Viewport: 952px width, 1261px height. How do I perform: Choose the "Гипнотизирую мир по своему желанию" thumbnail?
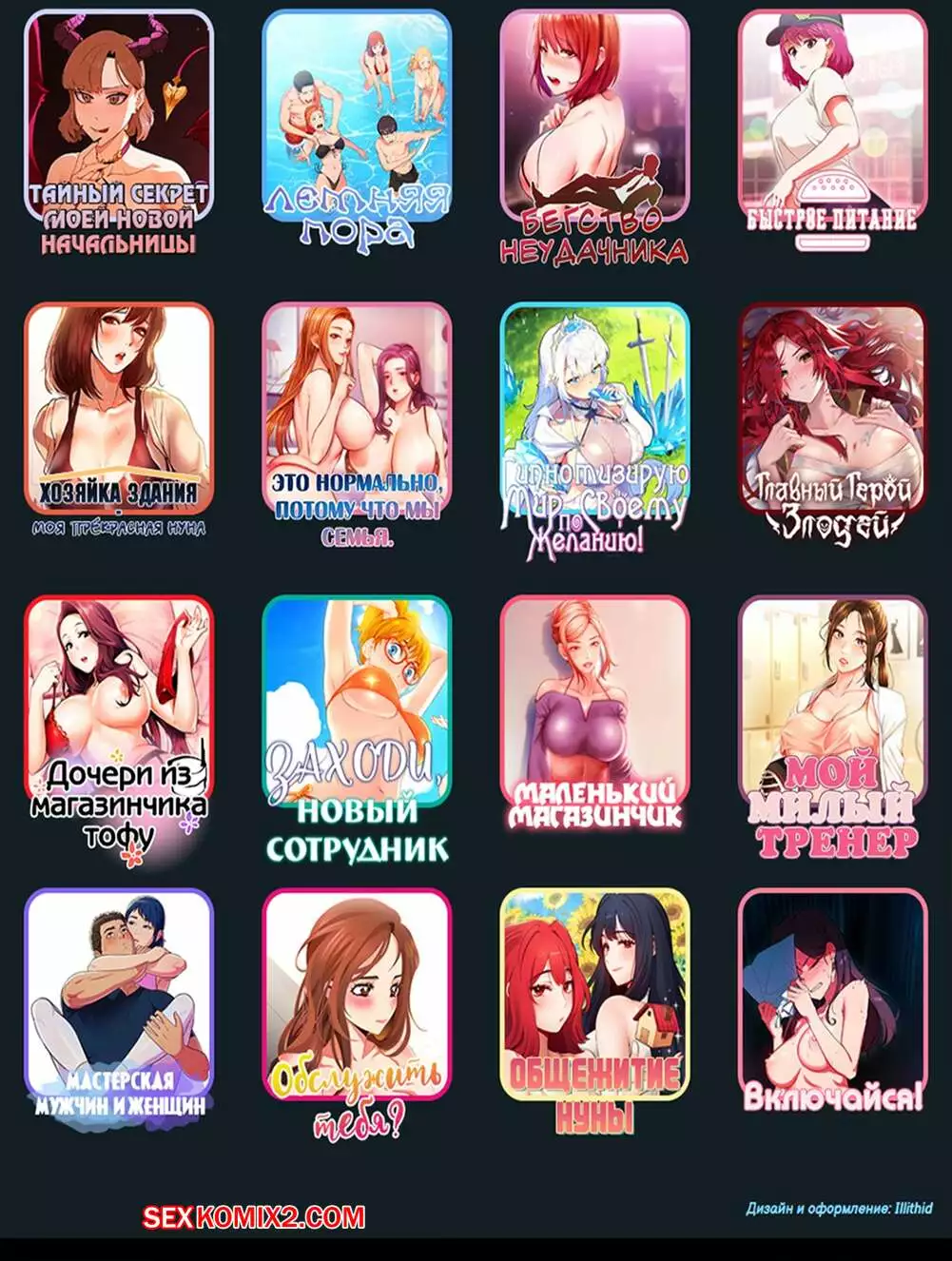coord(594,409)
